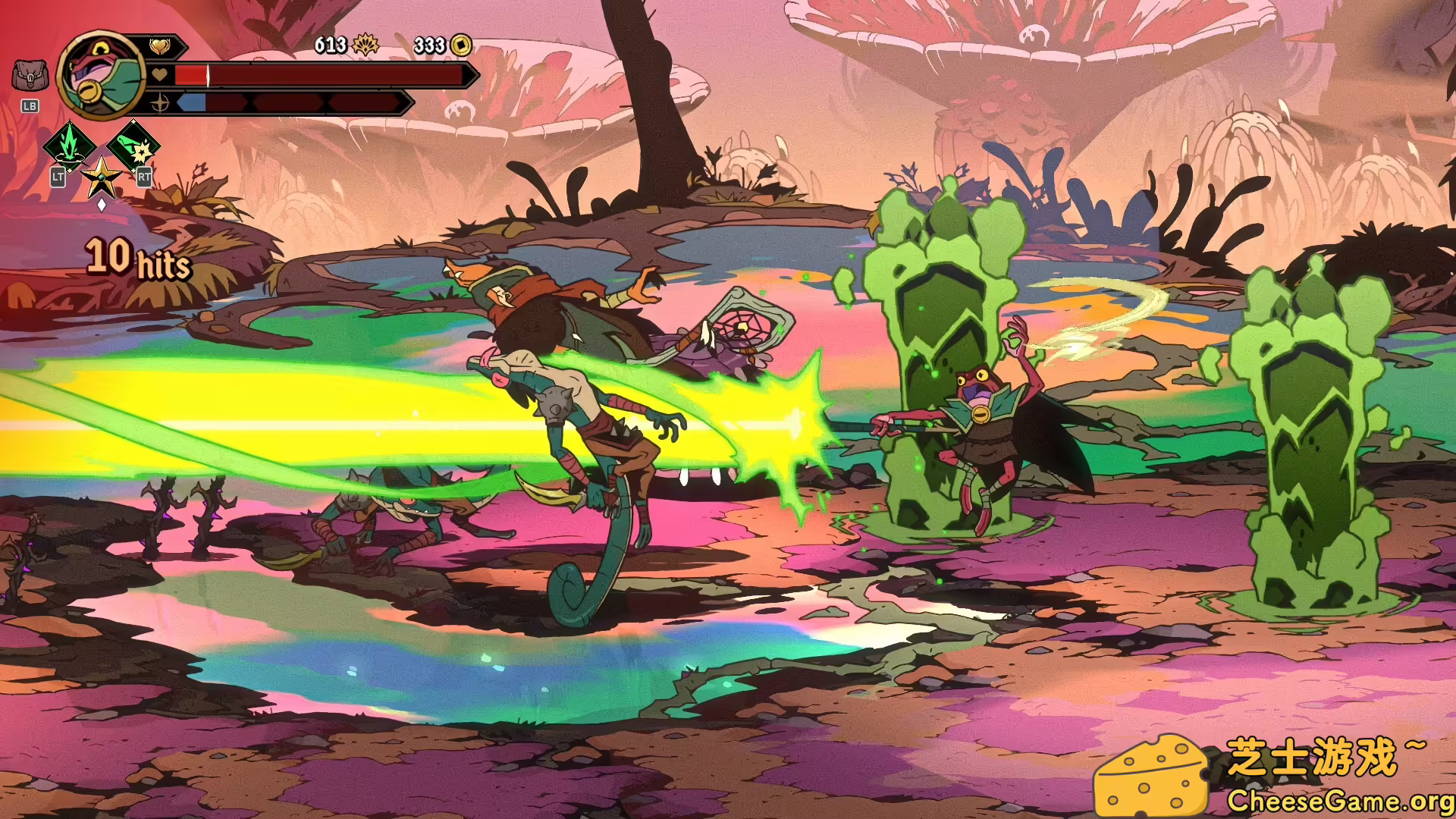The height and width of the screenshot is (819, 1456).
Task: Activate the green crystal spike ability
Action: point(69,144)
